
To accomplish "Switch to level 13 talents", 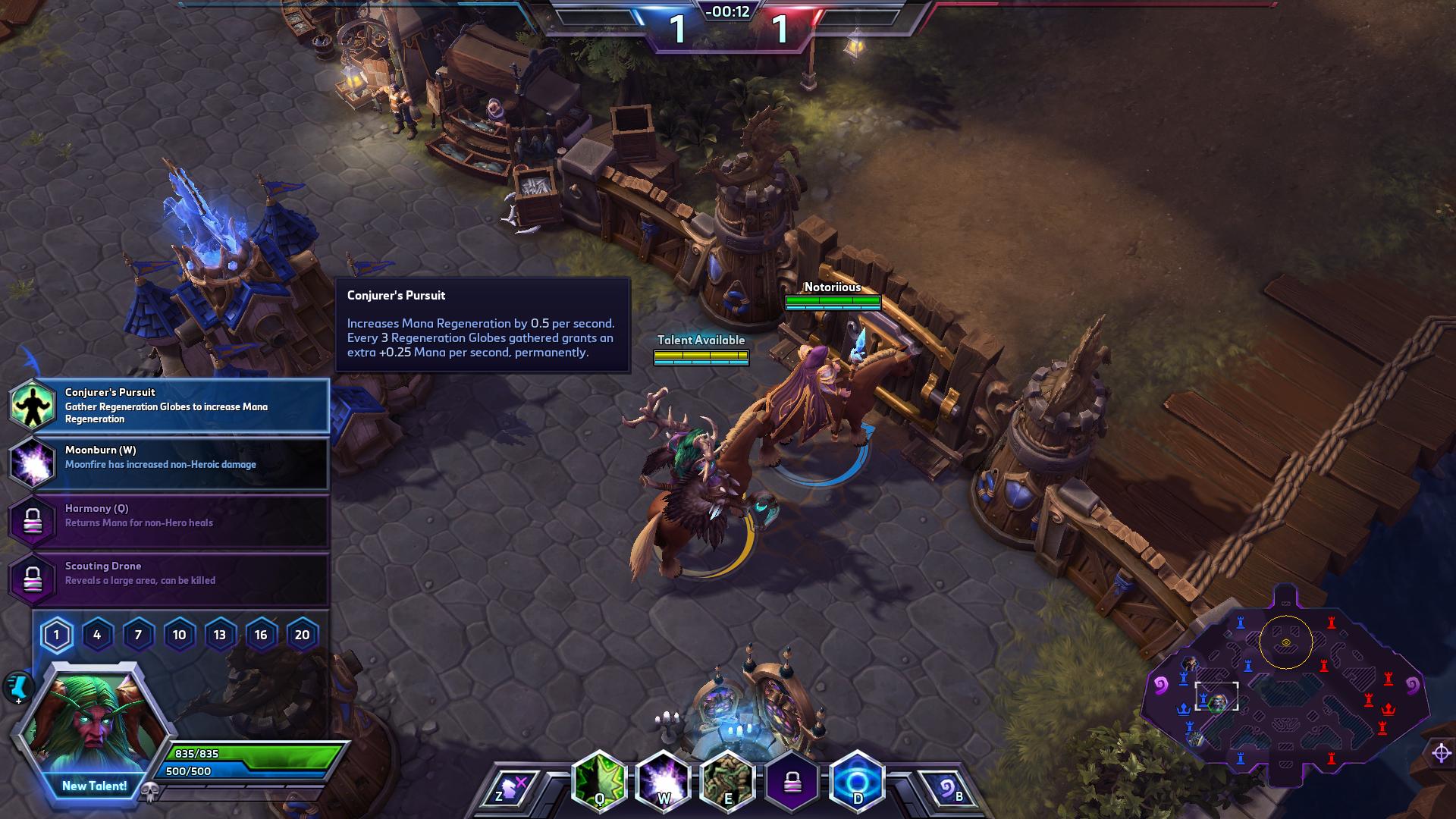I will [x=220, y=635].
